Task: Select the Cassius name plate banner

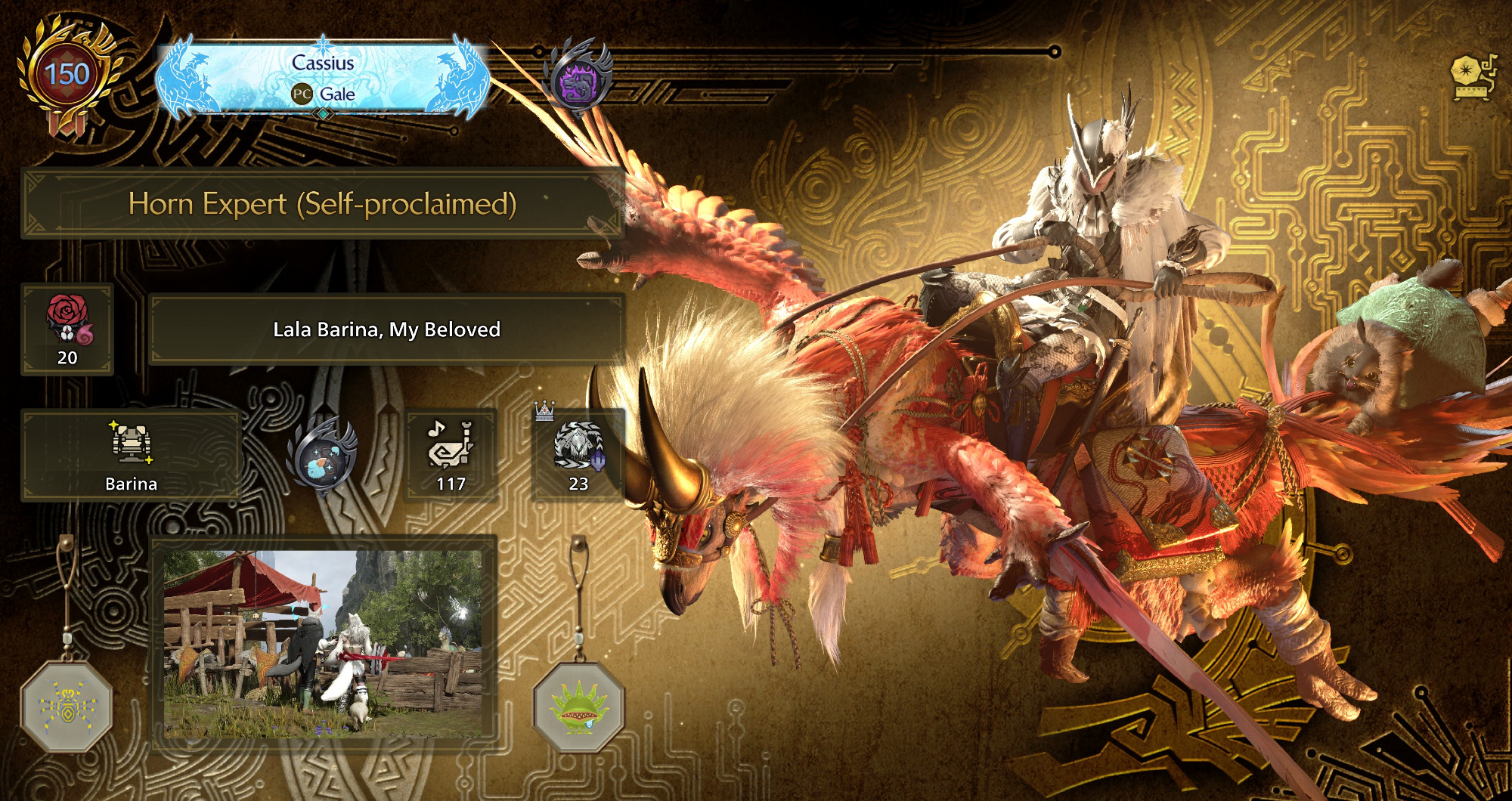Action: 323,78
